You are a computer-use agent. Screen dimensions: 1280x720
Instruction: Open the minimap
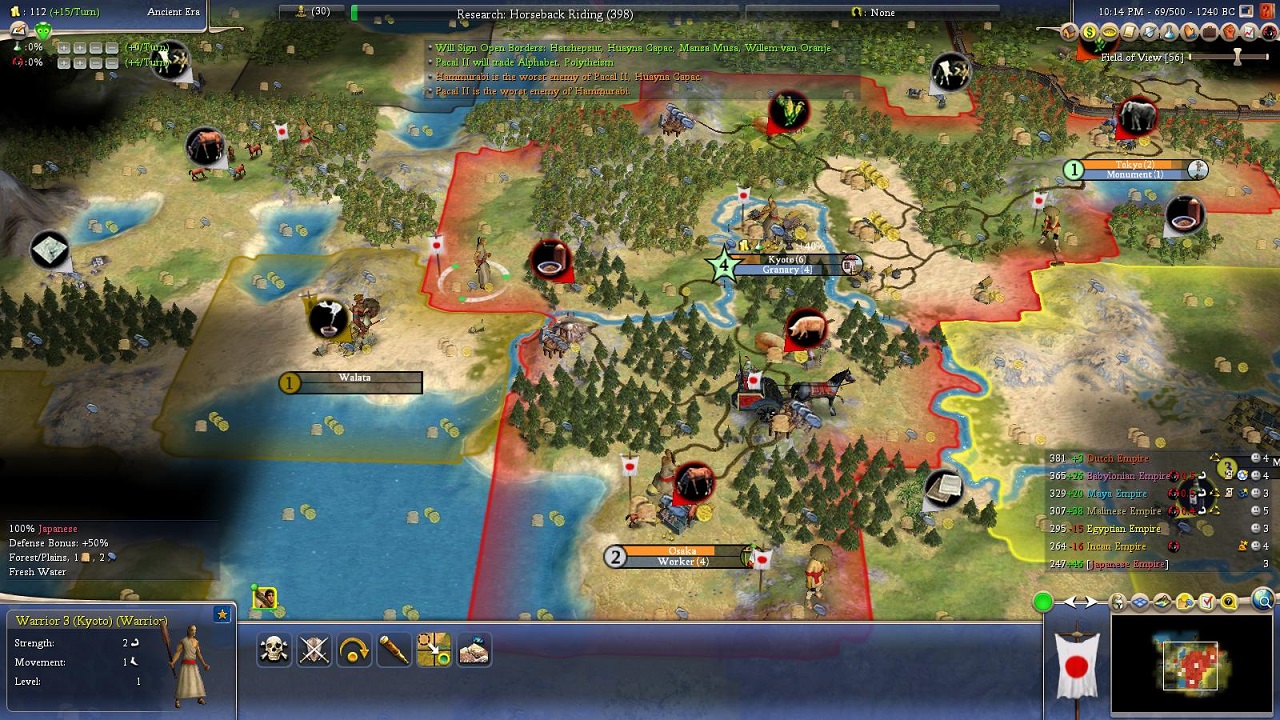[1190, 666]
